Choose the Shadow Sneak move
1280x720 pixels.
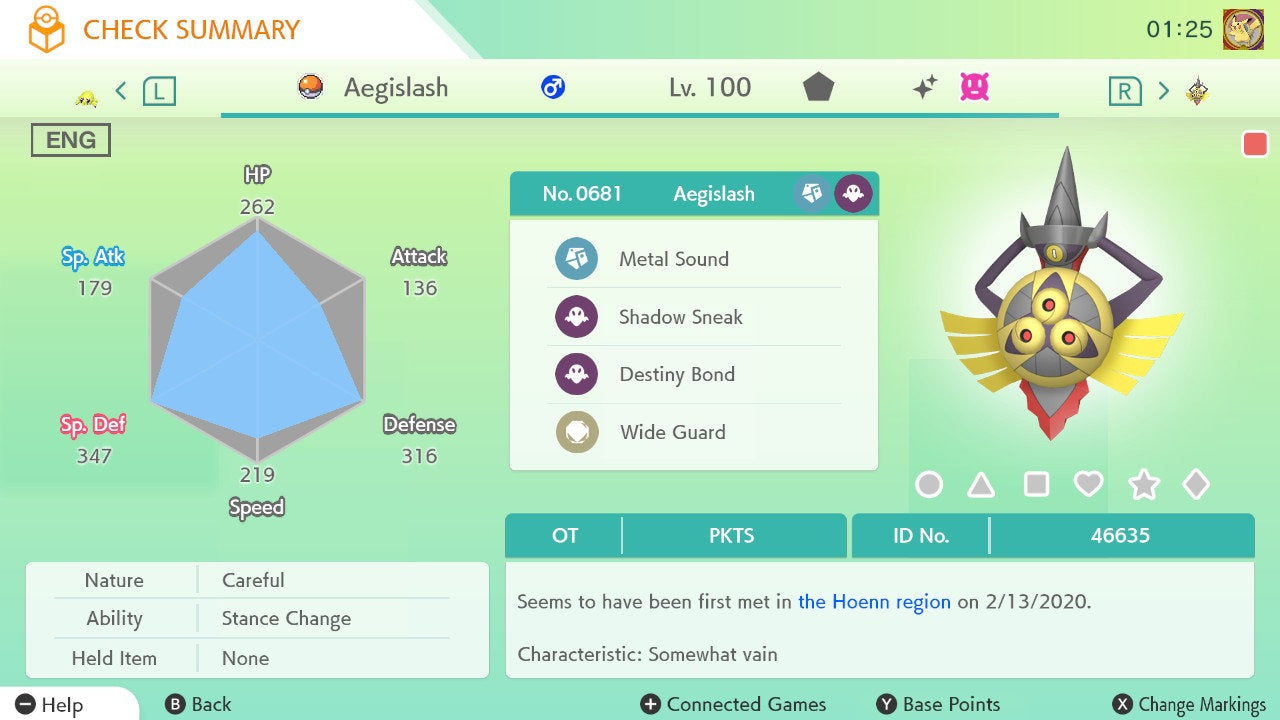(x=680, y=317)
